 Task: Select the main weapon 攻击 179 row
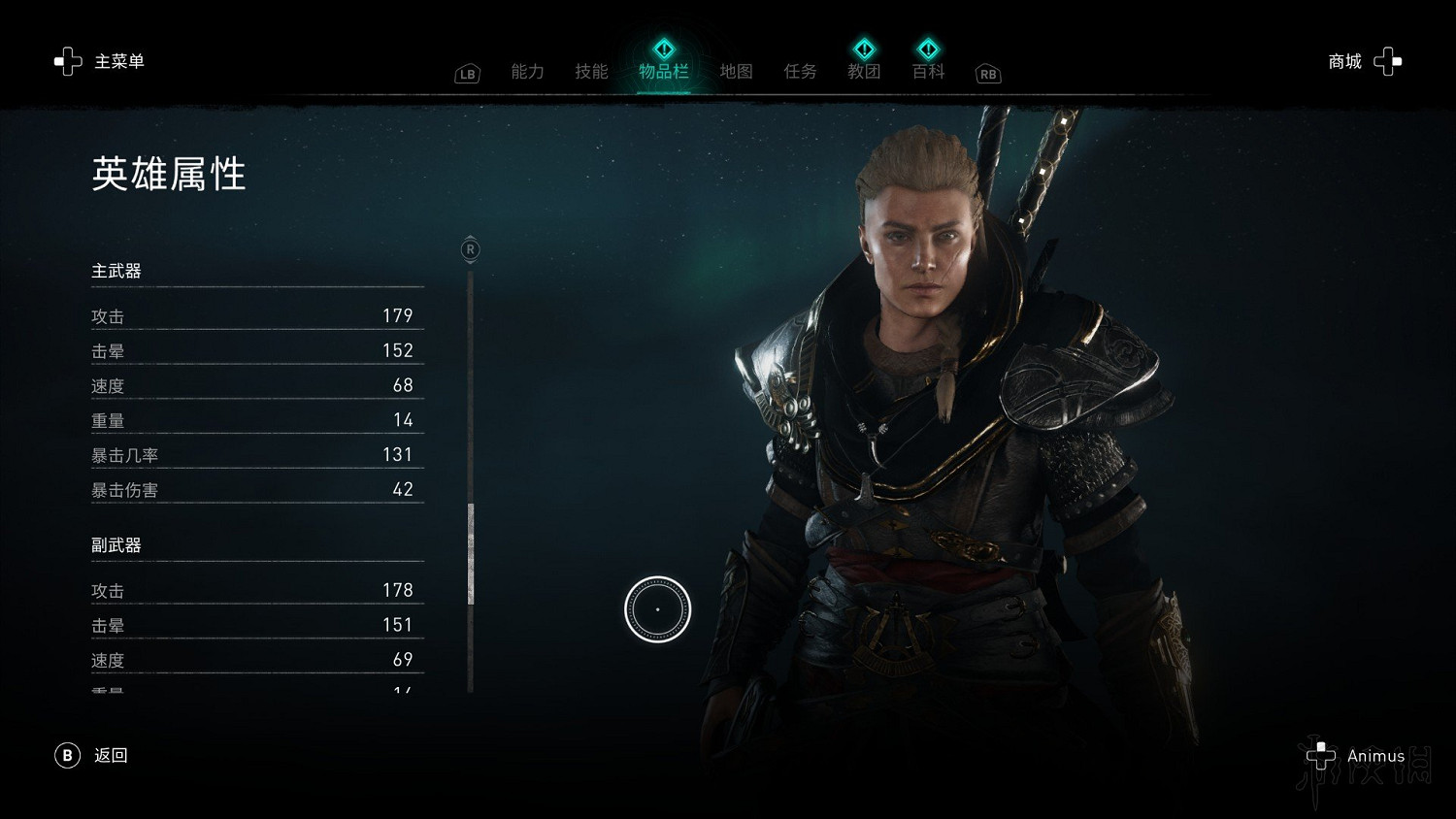pyautogui.click(x=256, y=316)
